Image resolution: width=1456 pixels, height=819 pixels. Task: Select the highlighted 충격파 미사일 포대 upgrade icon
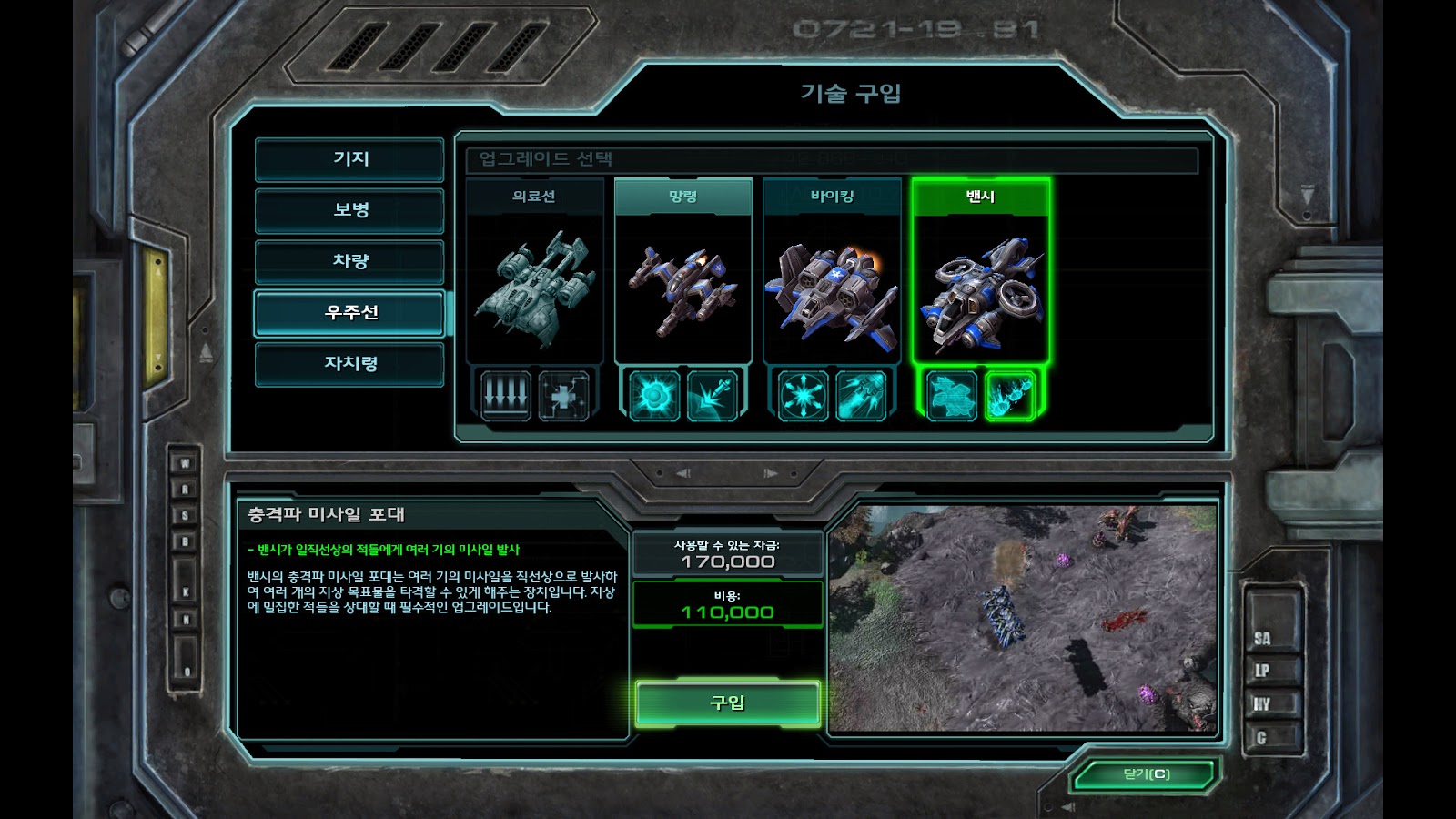pos(1009,396)
